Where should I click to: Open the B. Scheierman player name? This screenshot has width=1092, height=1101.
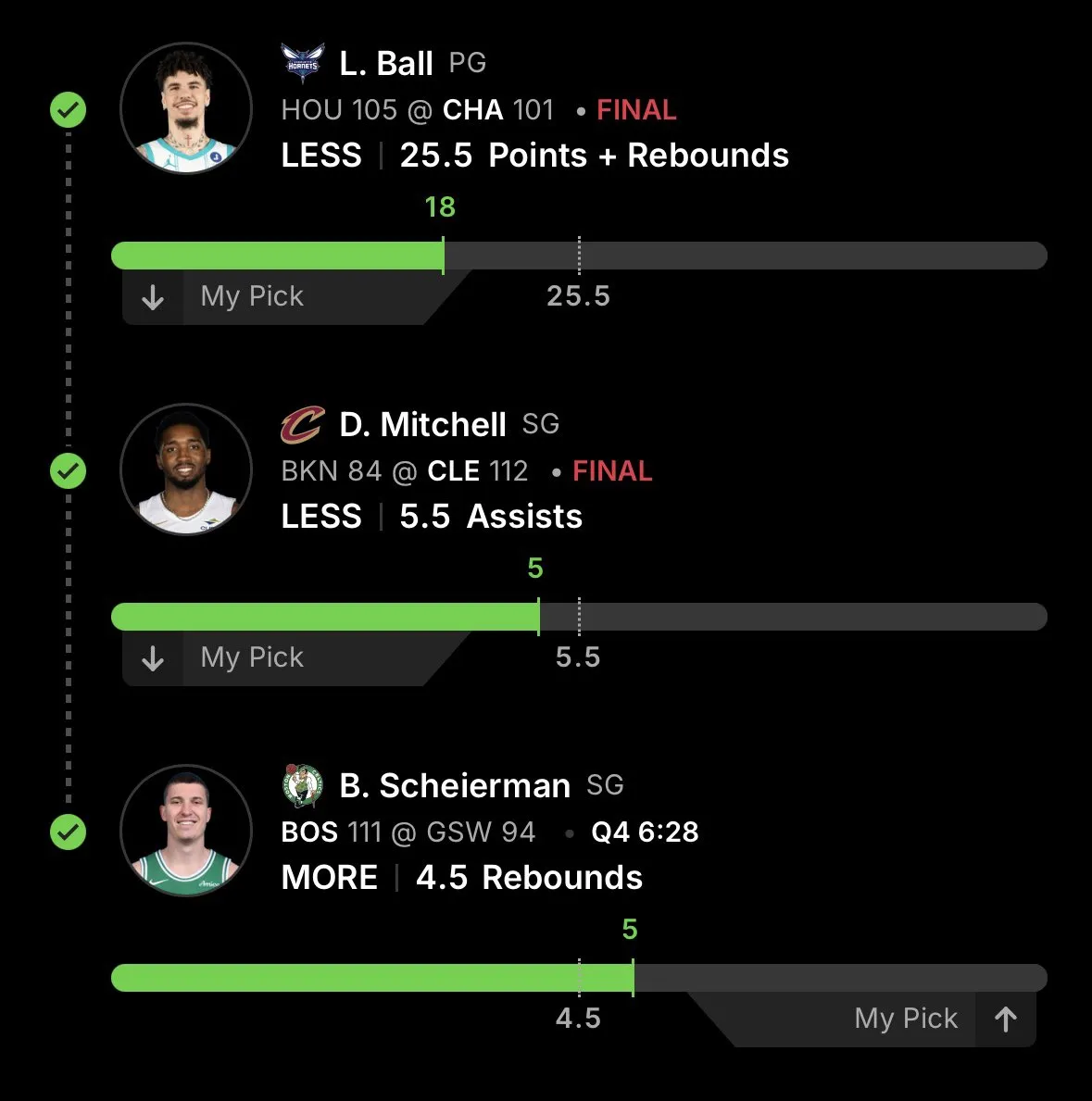(455, 786)
